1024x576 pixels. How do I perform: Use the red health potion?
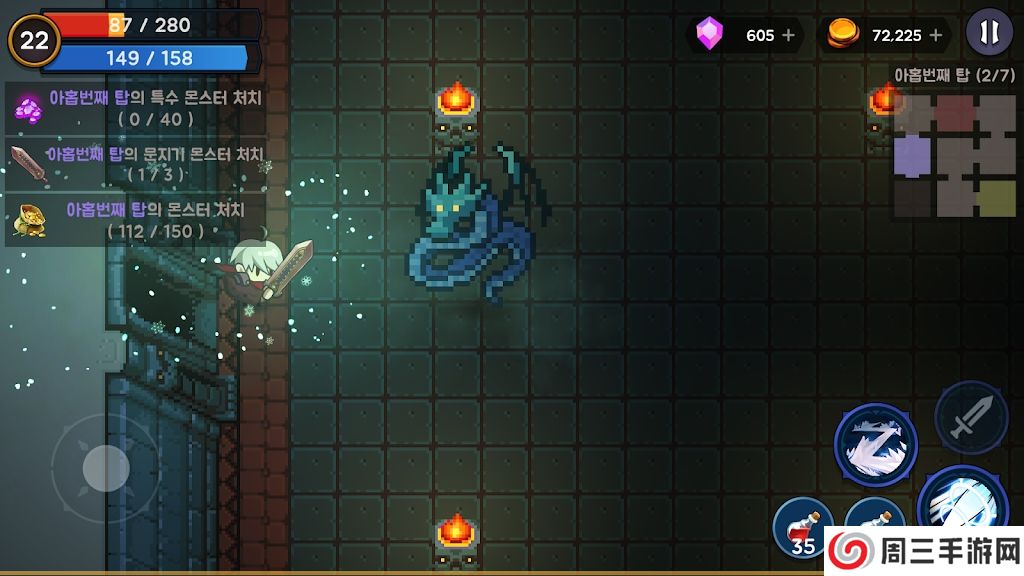(x=803, y=527)
